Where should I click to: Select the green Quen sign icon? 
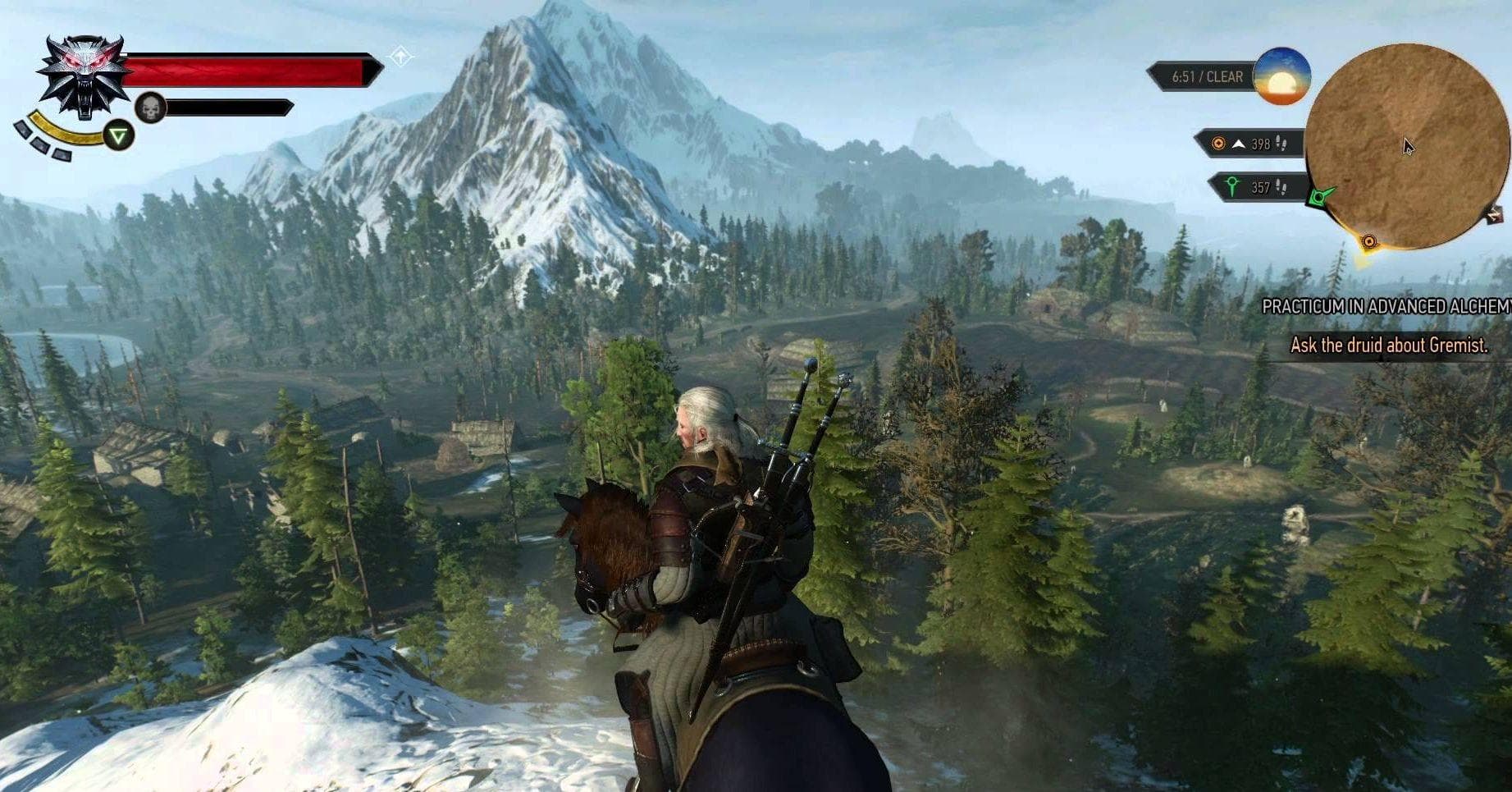coord(119,135)
